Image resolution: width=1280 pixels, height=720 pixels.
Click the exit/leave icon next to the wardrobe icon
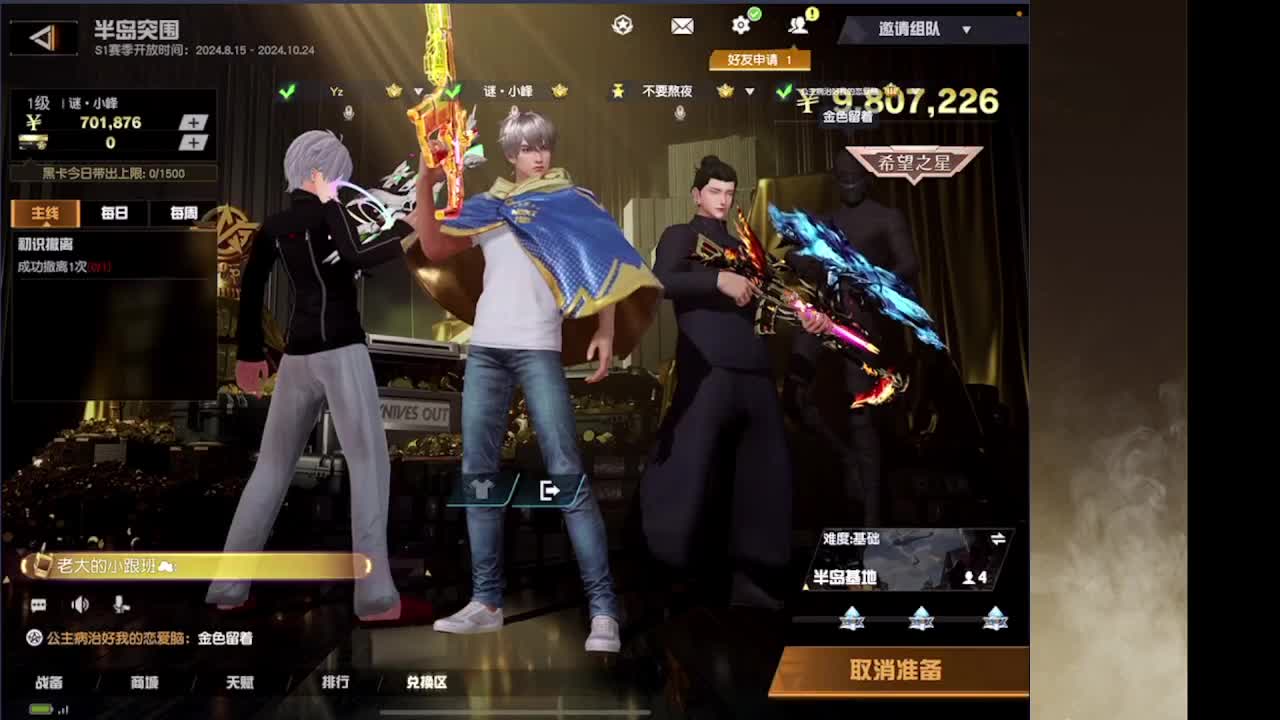pos(549,490)
